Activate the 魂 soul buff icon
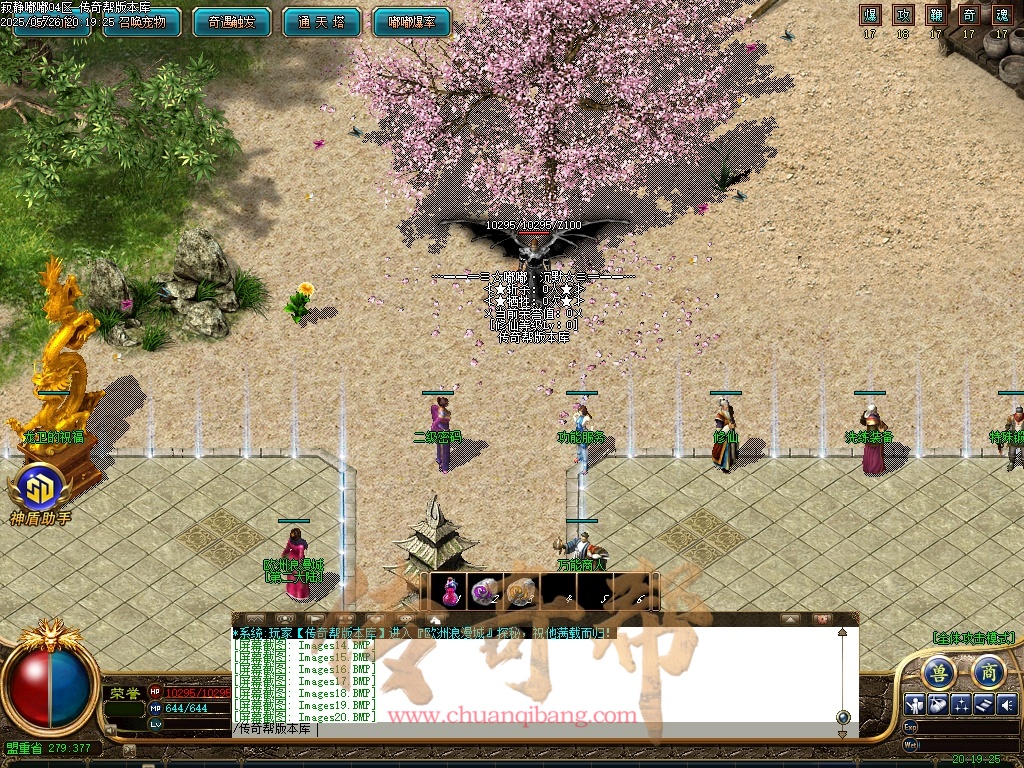Viewport: 1024px width, 768px height. [x=1001, y=15]
